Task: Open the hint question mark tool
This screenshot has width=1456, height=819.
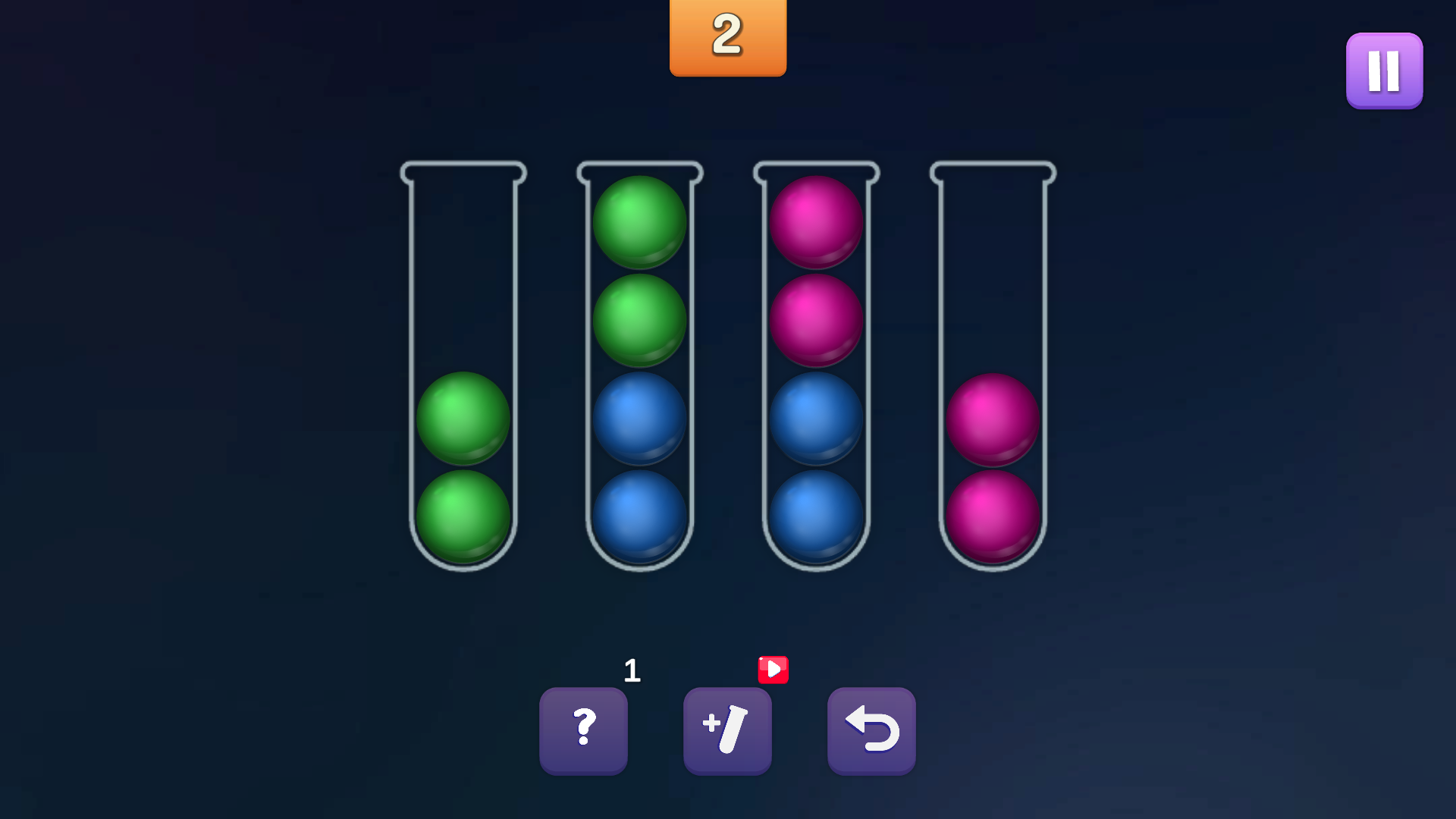Action: (x=584, y=728)
